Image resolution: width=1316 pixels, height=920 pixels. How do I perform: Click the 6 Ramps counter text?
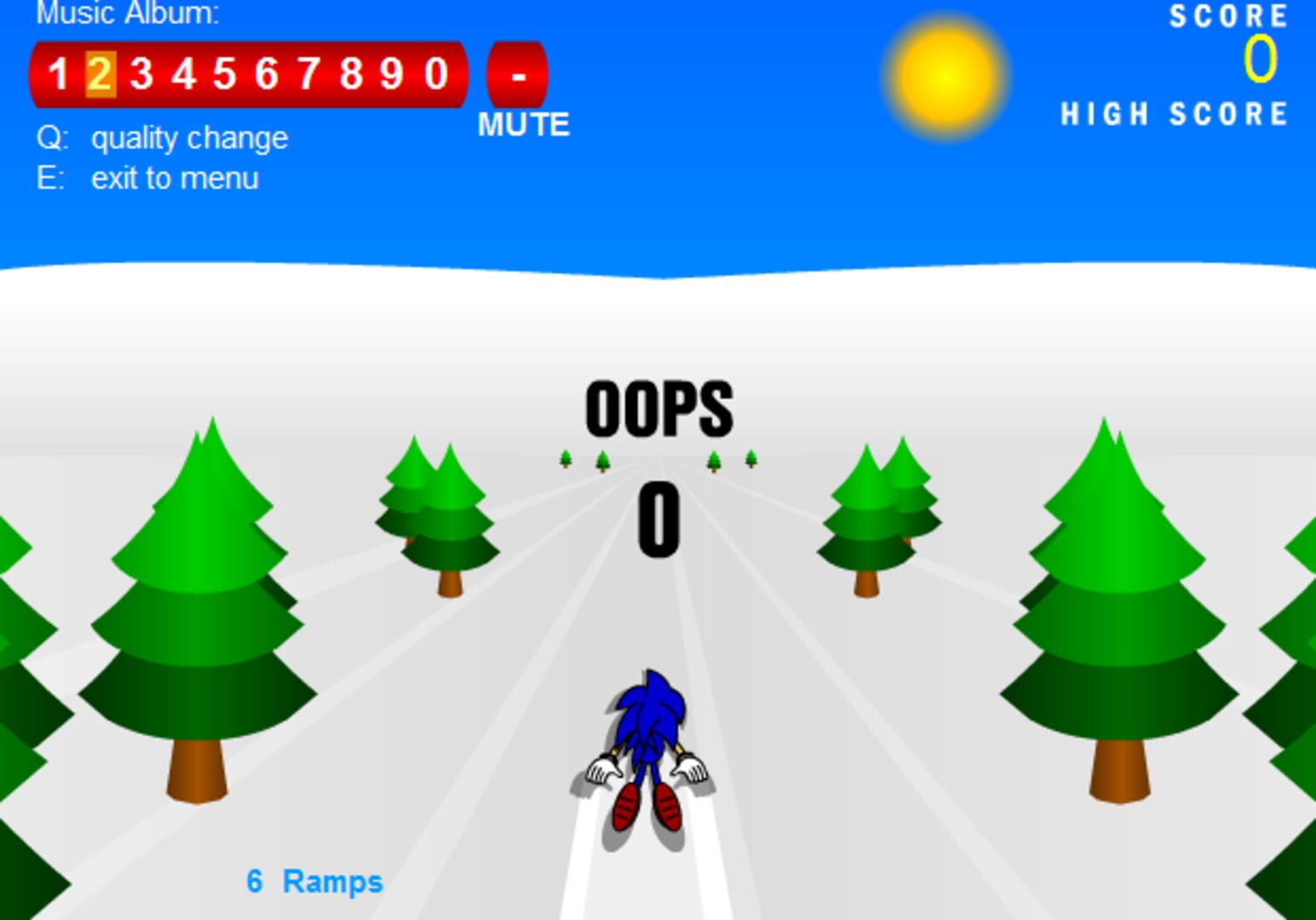pos(314,883)
